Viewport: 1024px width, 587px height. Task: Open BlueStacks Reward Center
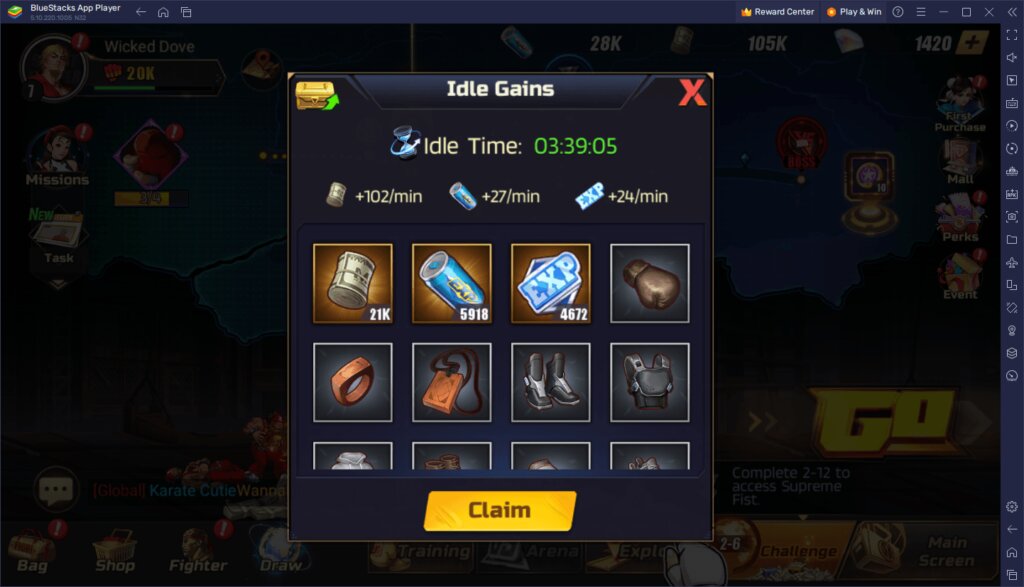(x=777, y=12)
